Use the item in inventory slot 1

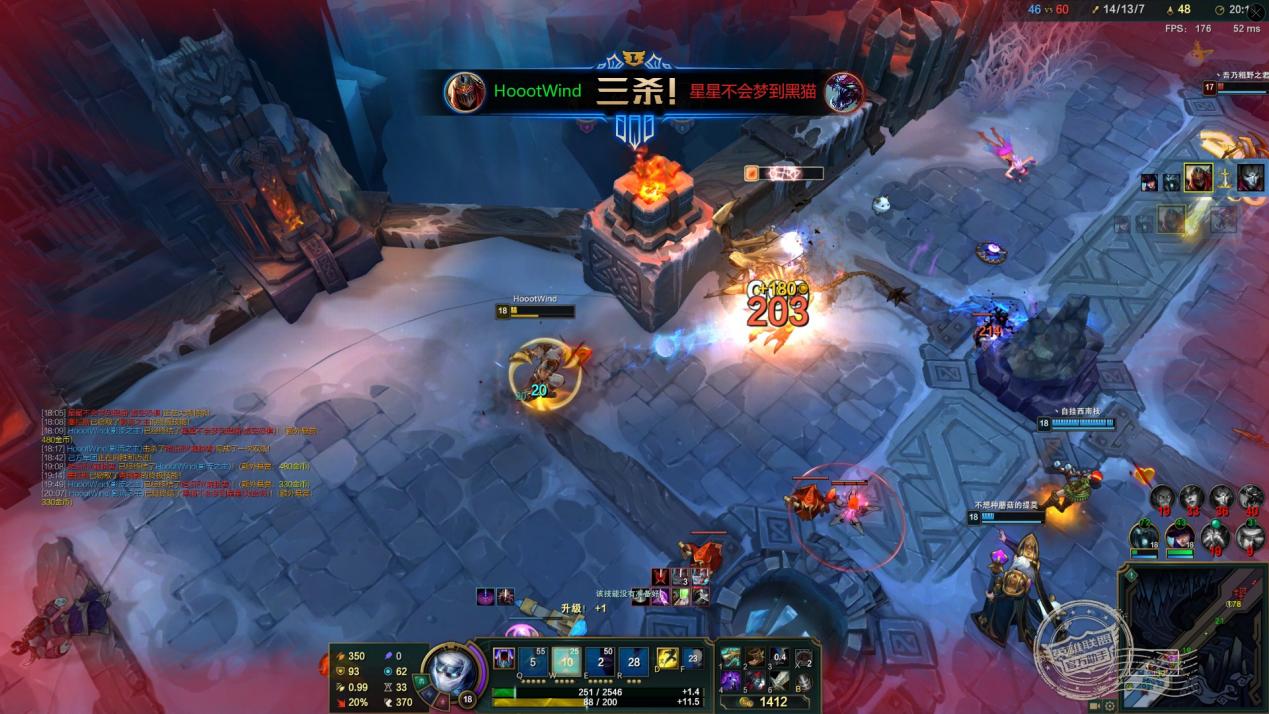732,657
